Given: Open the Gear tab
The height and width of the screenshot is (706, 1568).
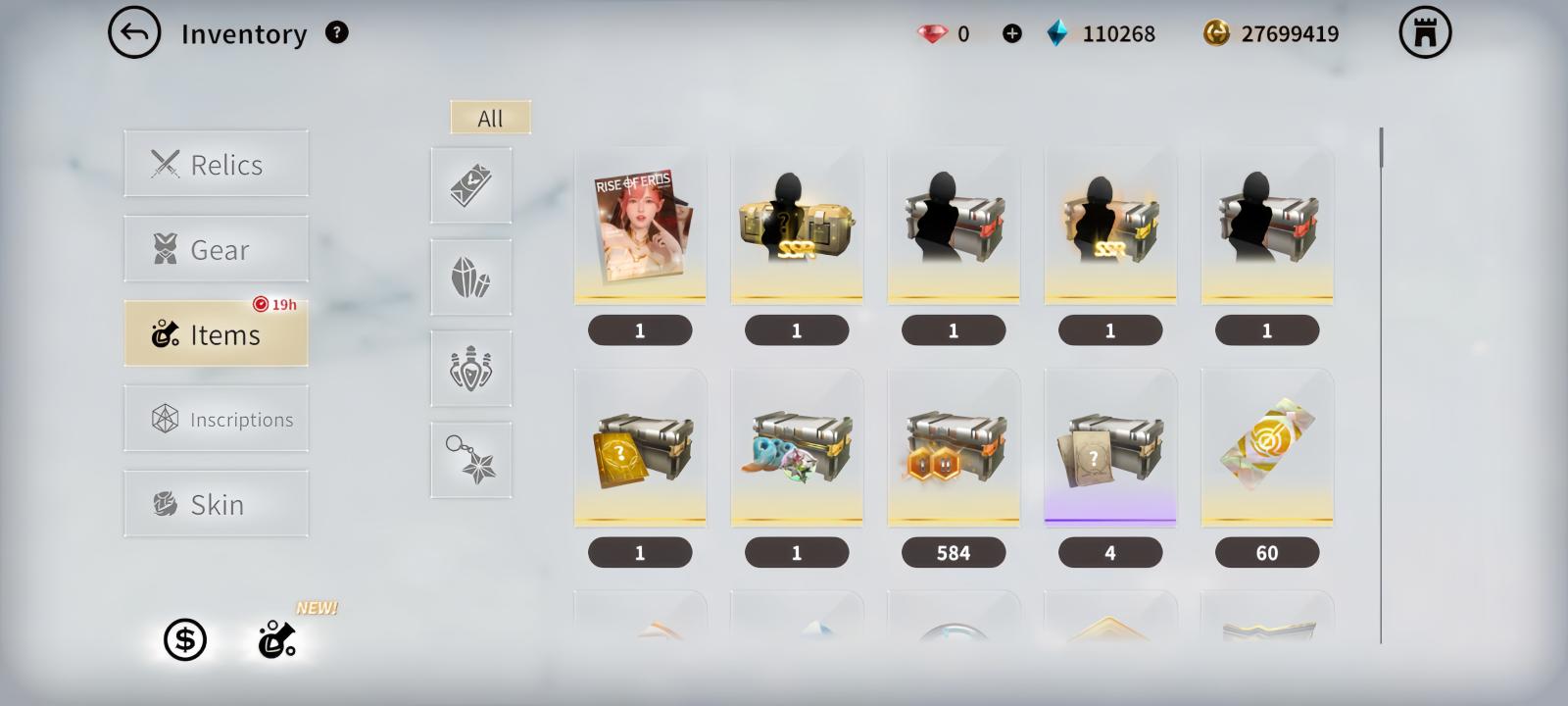Looking at the screenshot, I should pos(216,249).
